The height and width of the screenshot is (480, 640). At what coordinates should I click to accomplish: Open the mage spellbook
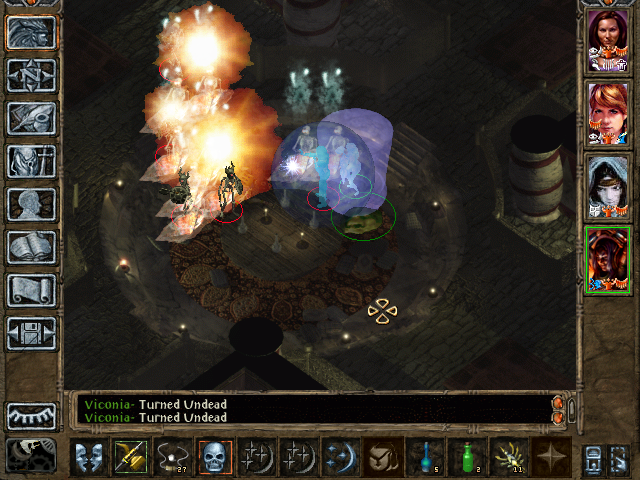click(x=31, y=247)
